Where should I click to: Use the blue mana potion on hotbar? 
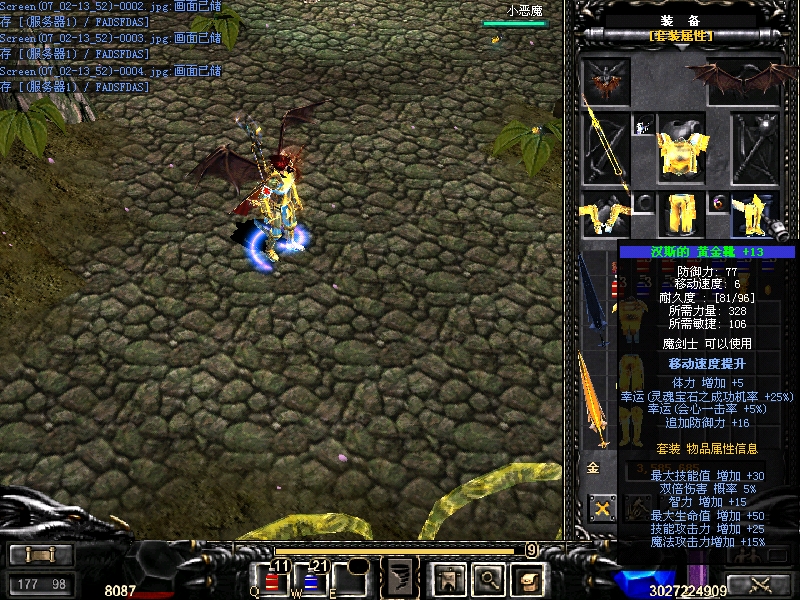311,580
